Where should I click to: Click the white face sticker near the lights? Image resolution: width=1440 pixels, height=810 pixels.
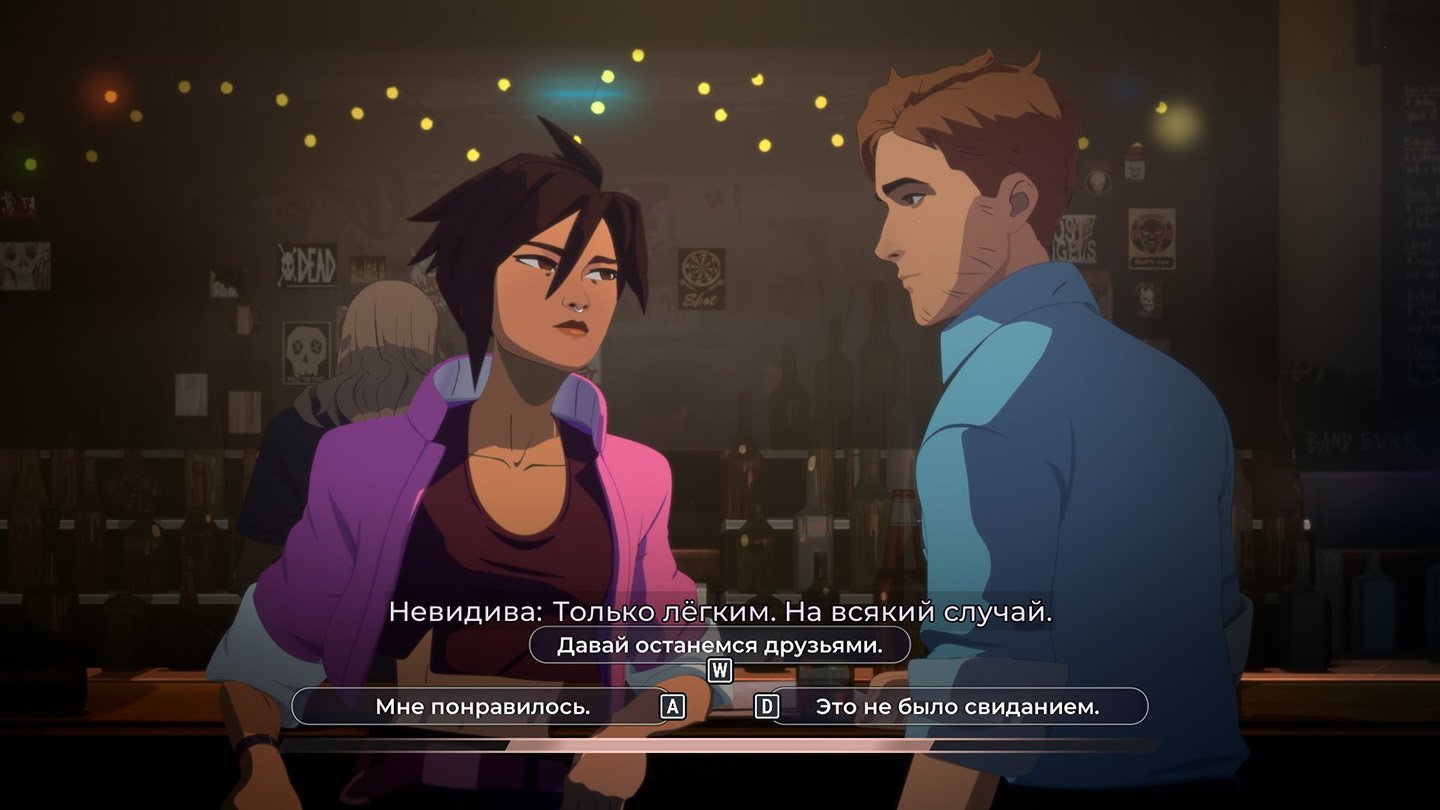(1134, 170)
